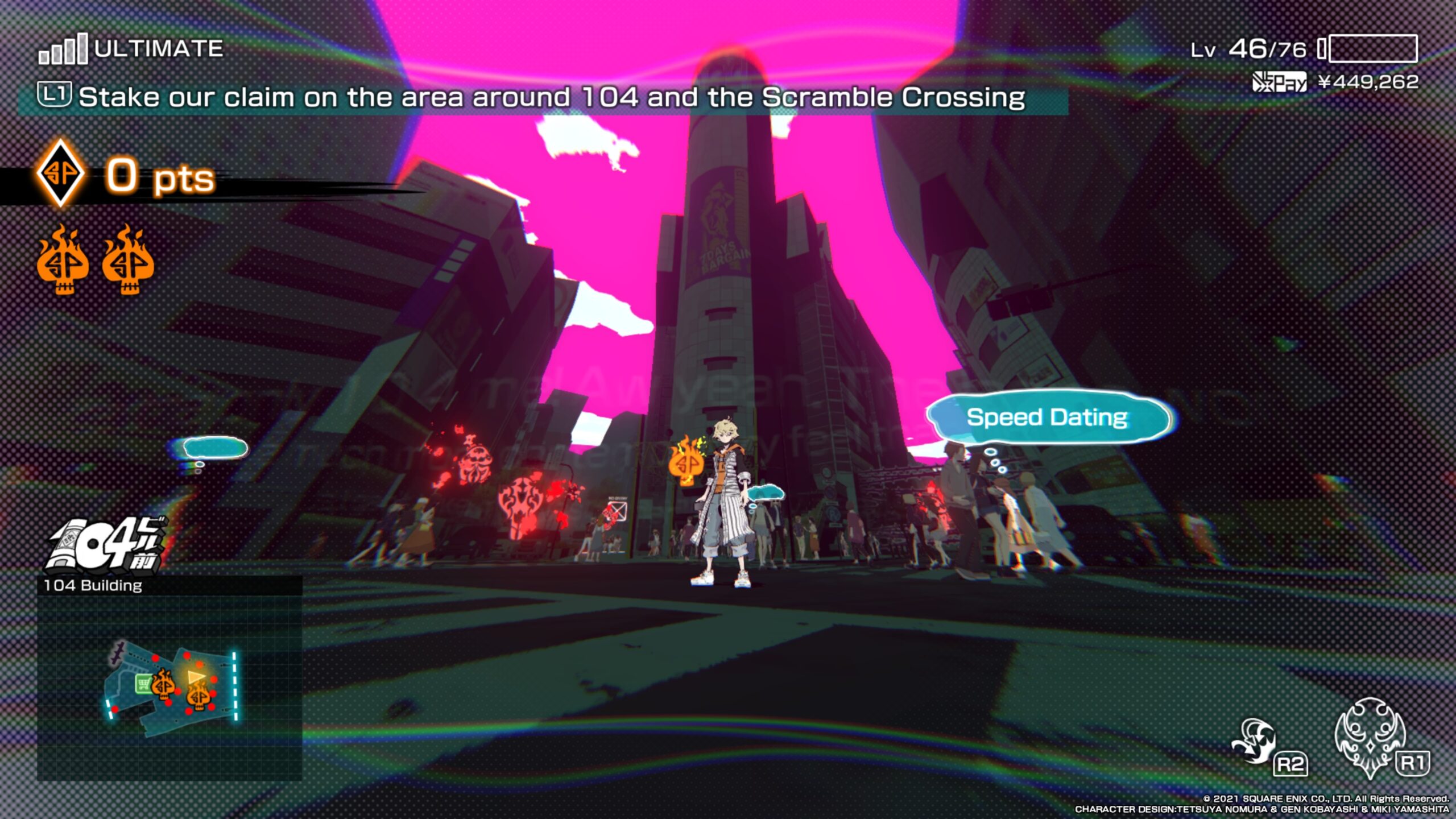Click the Pay money logo
This screenshot has height=819, width=1456.
[x=1279, y=82]
